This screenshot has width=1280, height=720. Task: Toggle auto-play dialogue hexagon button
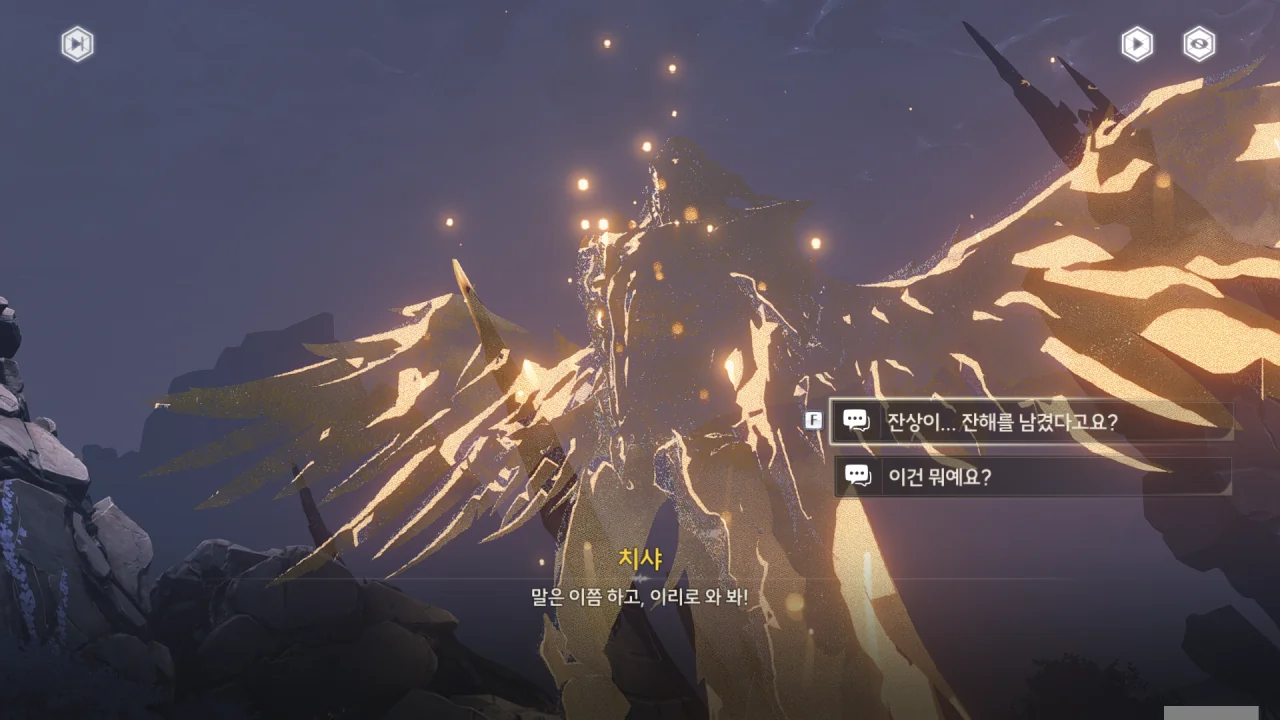1137,44
